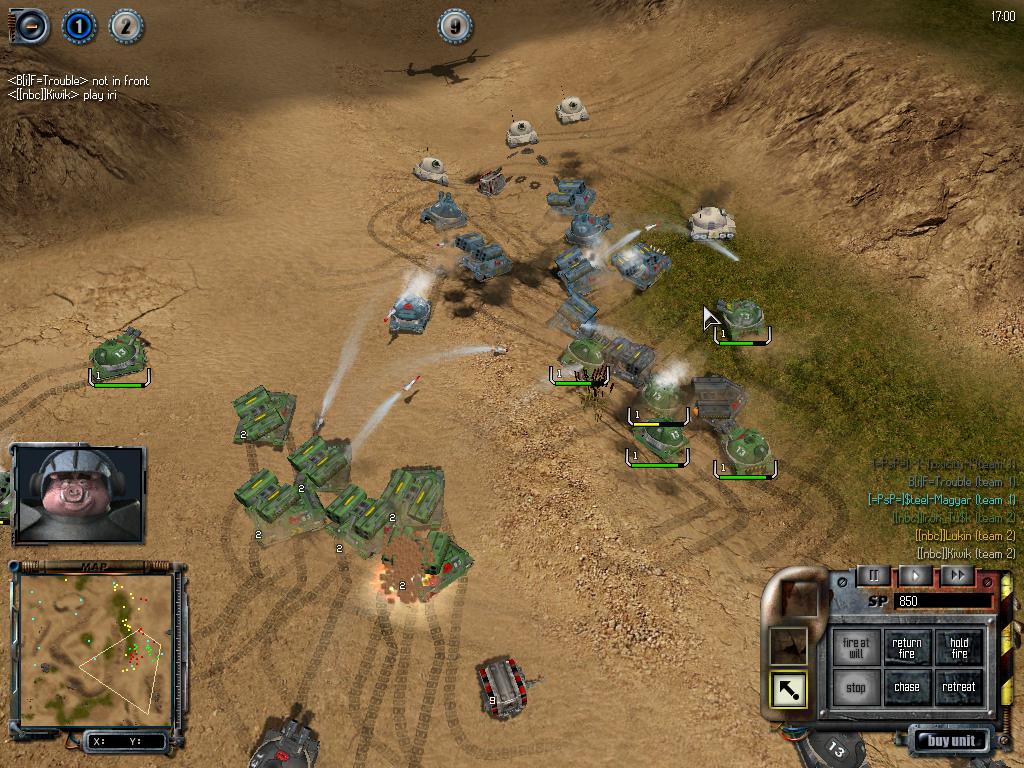Set units to return fire
Viewport: 1024px width, 768px height.
[x=907, y=648]
